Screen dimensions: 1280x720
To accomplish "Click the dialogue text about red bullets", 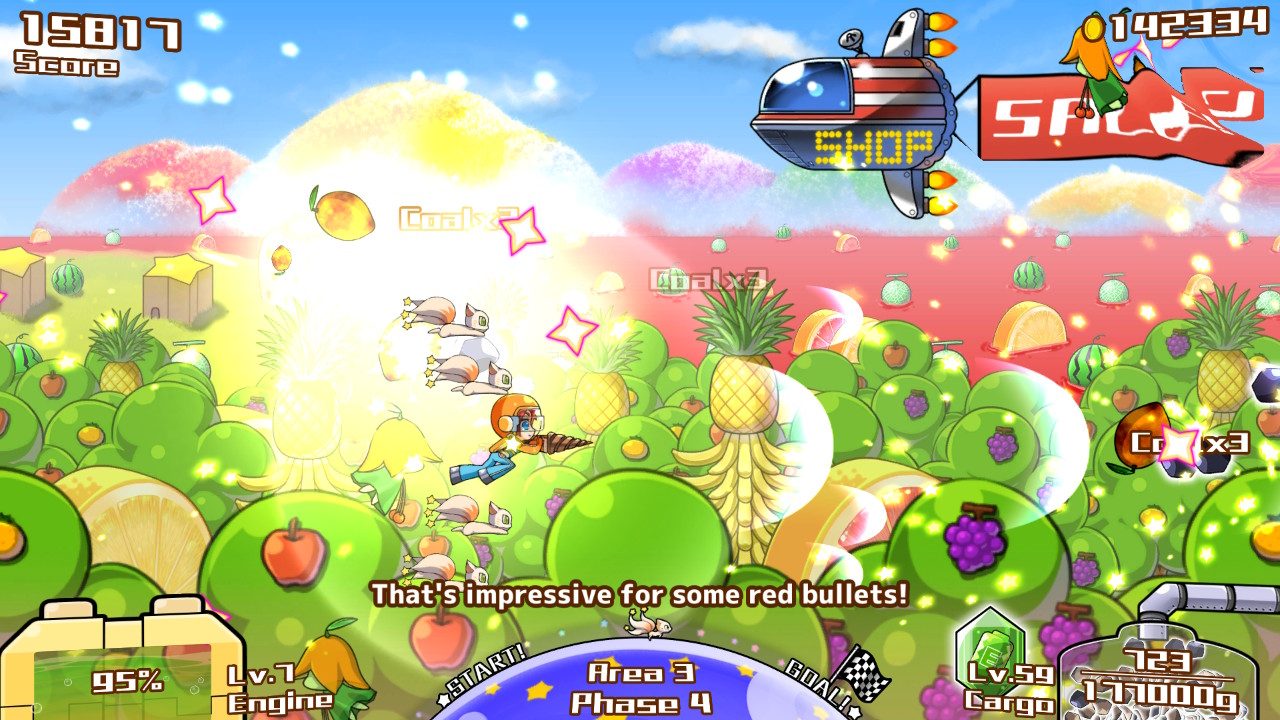I will [640, 594].
